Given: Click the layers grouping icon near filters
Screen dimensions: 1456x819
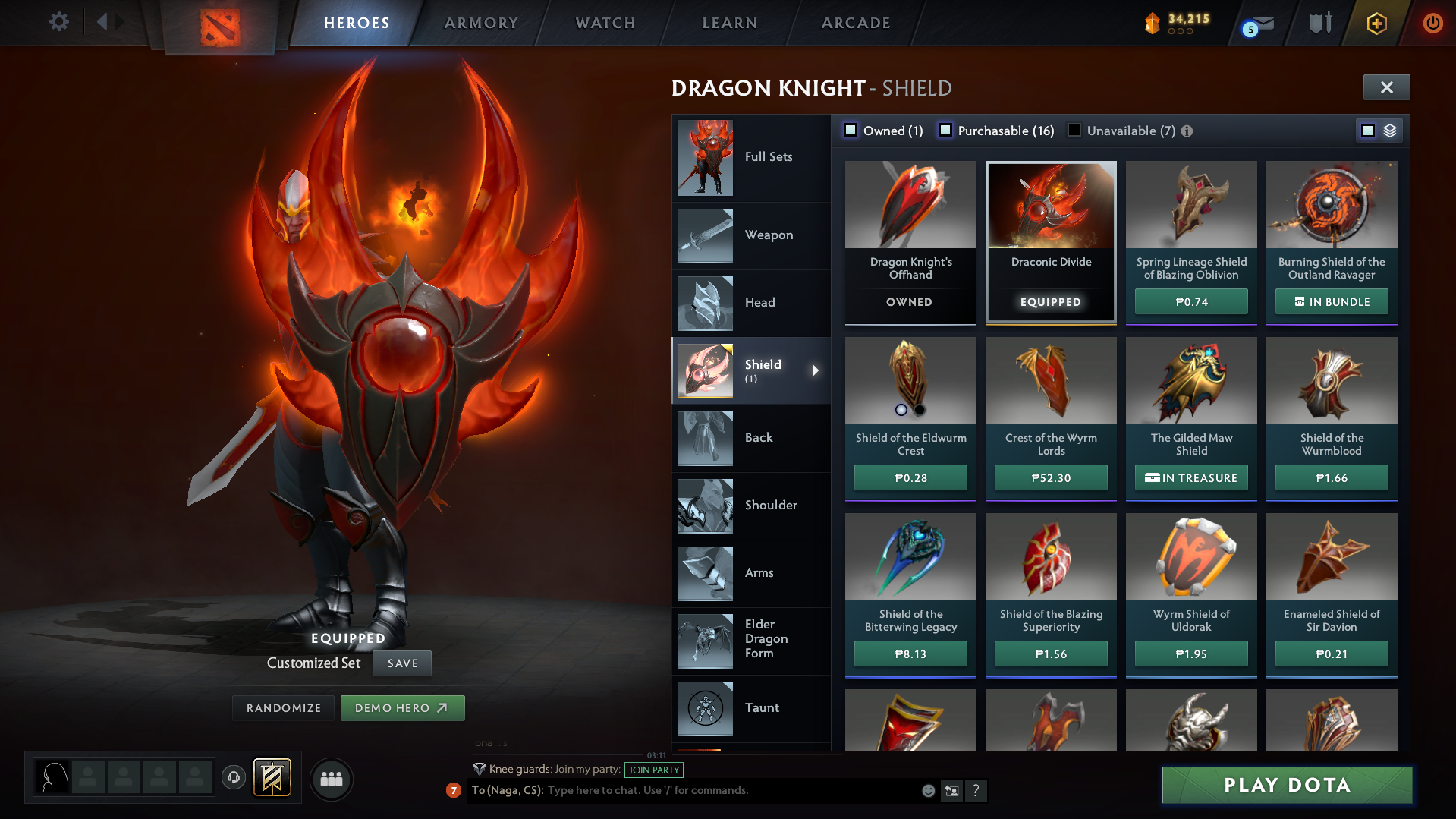Looking at the screenshot, I should tap(1389, 130).
